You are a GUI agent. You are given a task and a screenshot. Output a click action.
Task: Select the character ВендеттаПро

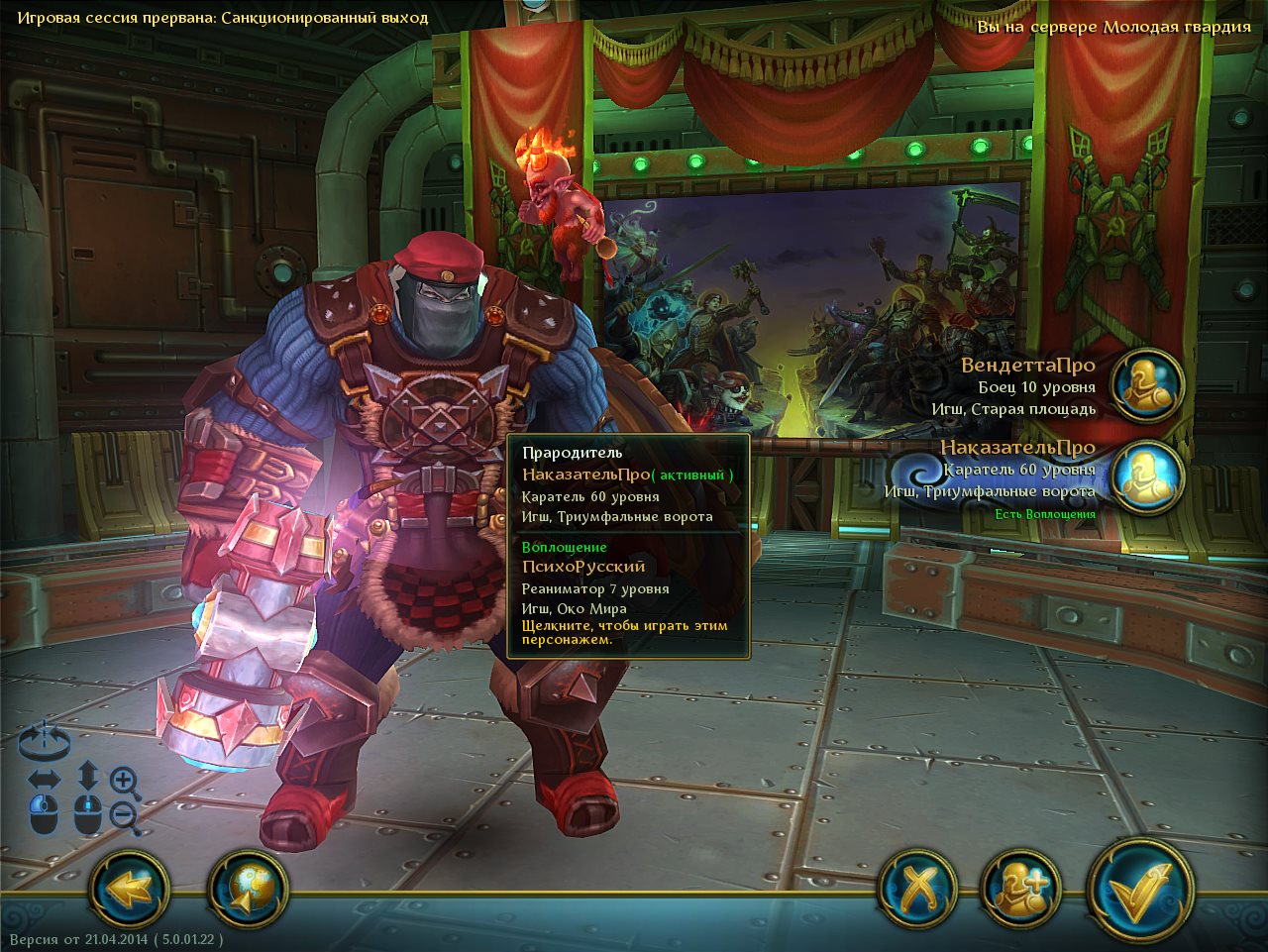(1146, 385)
